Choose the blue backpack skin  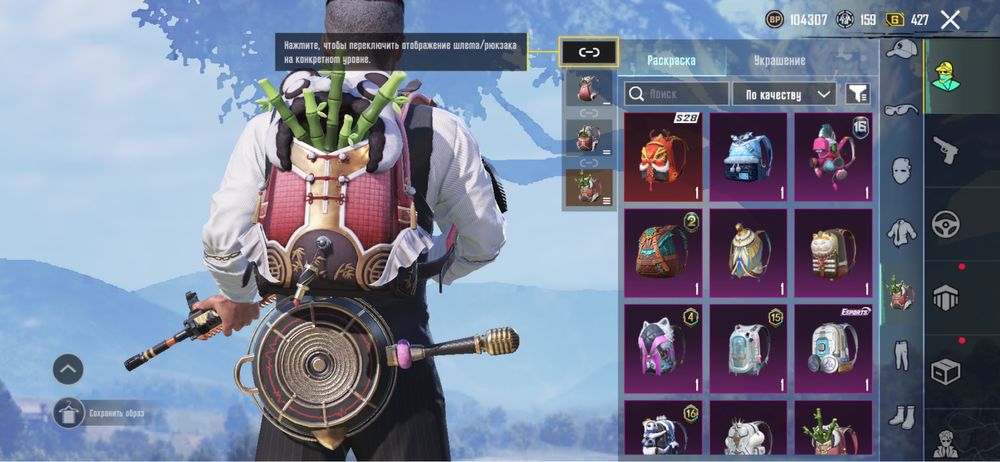coord(748,157)
